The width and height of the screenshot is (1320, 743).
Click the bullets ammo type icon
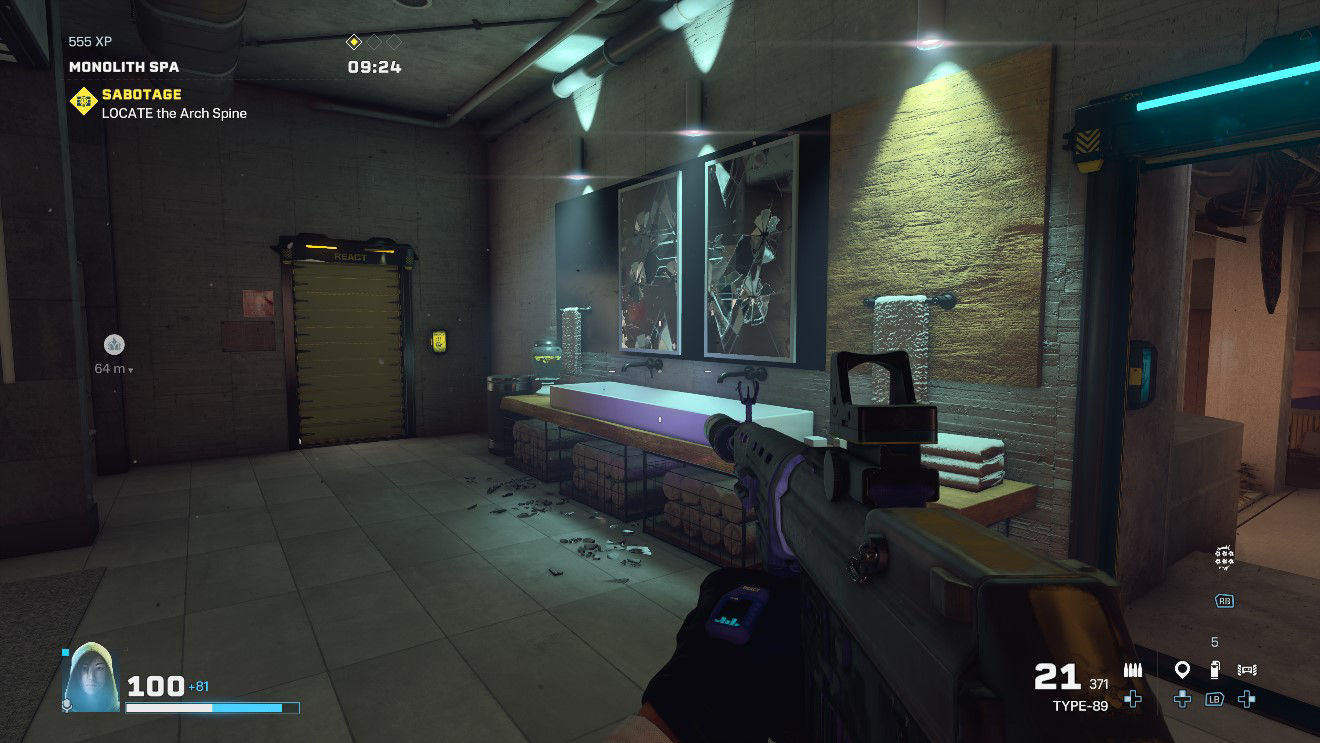pyautogui.click(x=1133, y=670)
